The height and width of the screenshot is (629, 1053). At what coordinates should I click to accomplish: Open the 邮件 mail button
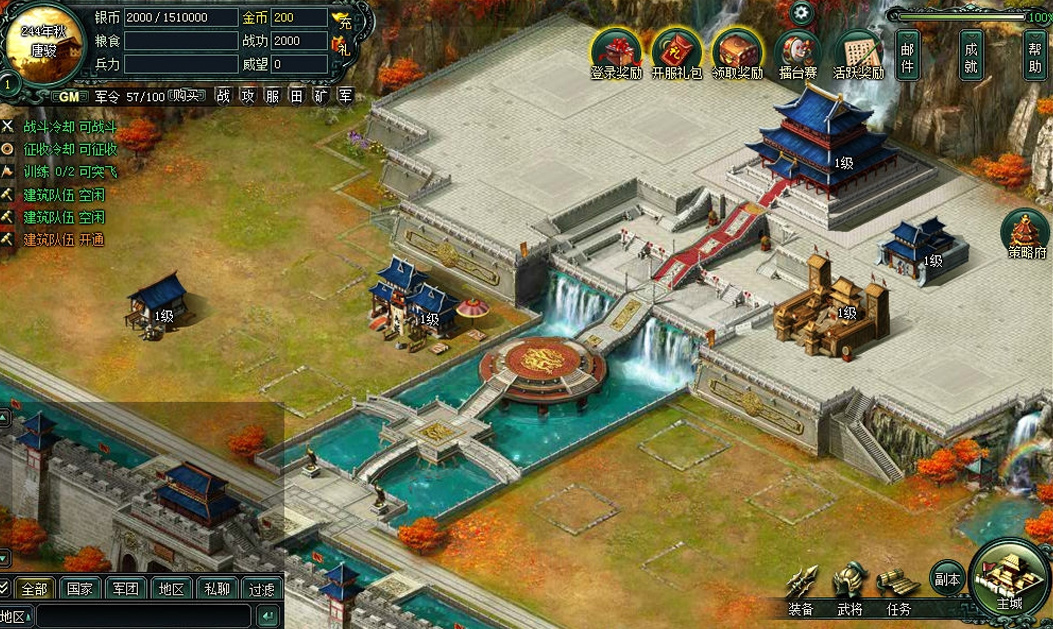(x=908, y=58)
